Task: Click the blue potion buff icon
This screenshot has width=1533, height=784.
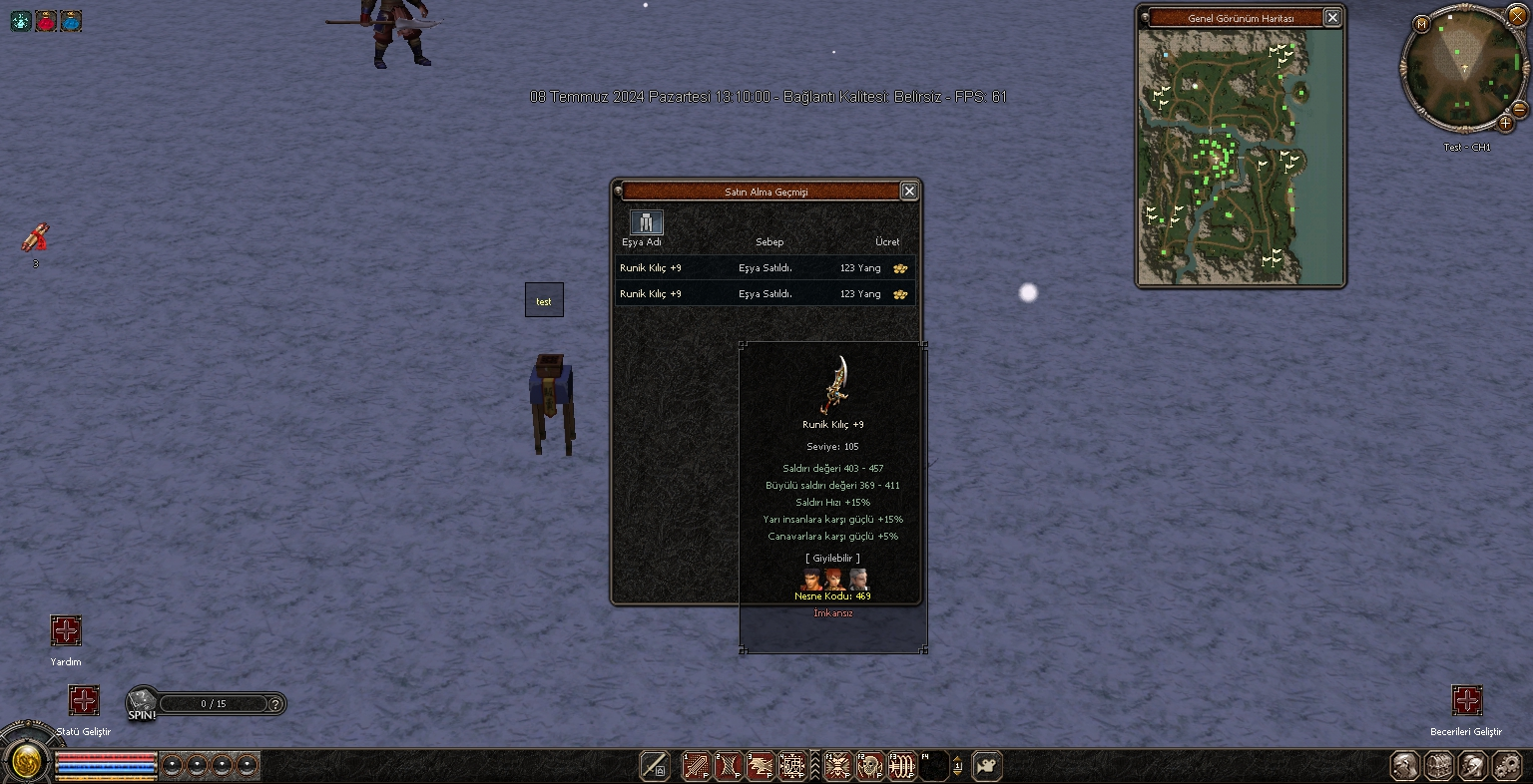Action: point(71,20)
